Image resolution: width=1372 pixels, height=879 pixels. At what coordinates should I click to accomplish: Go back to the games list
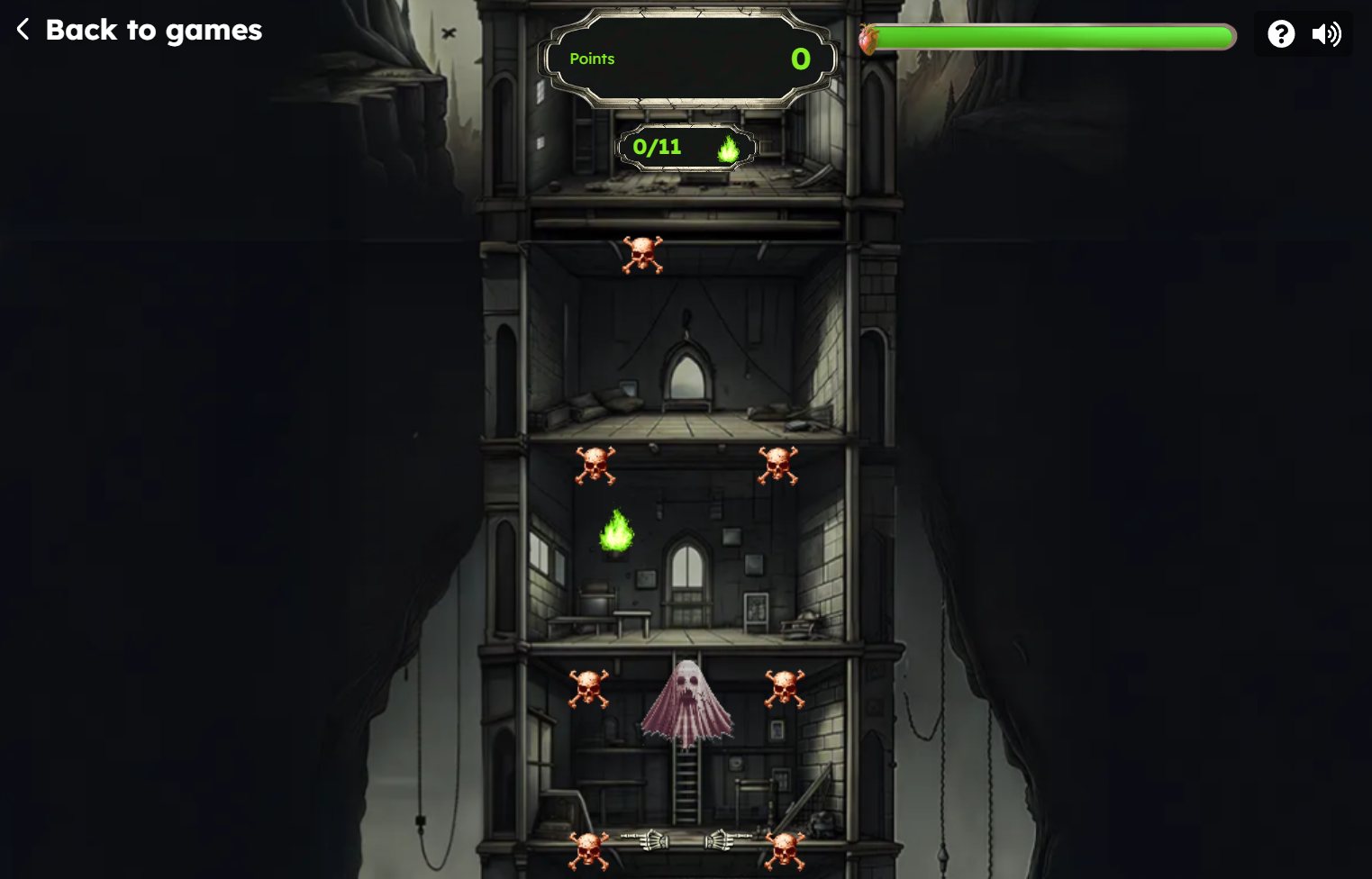click(x=140, y=31)
